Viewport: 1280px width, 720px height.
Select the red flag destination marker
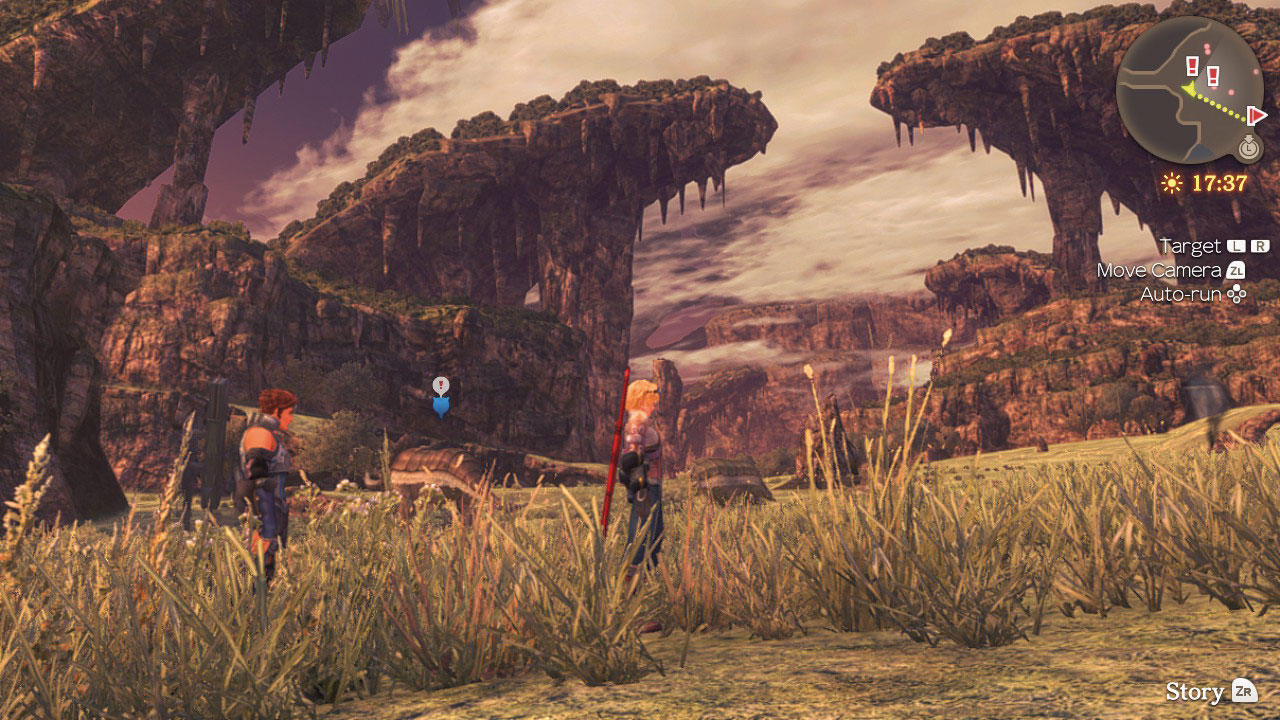point(1257,115)
